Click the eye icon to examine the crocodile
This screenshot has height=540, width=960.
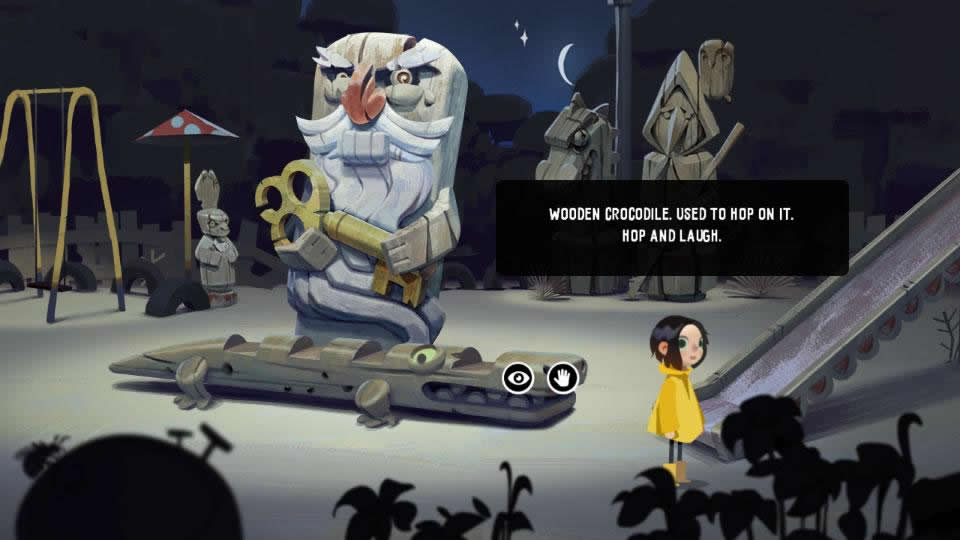517,378
